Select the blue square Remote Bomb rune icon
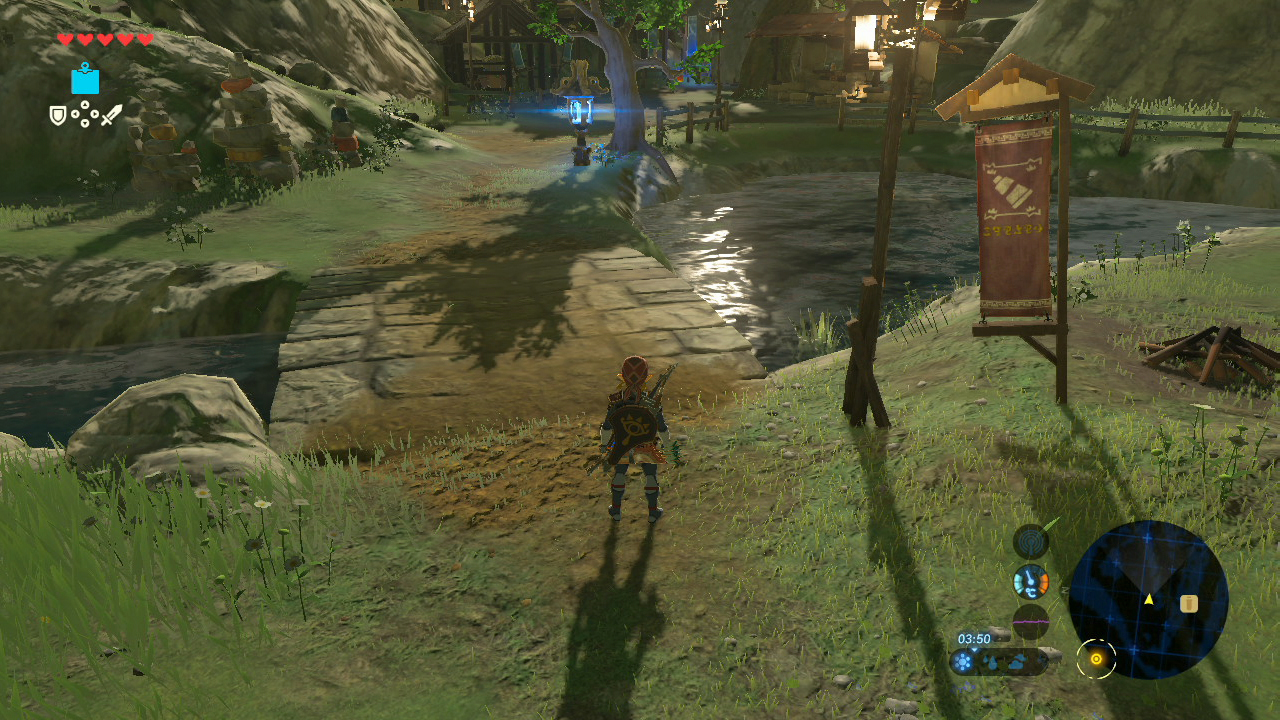This screenshot has width=1280, height=720. (85, 79)
